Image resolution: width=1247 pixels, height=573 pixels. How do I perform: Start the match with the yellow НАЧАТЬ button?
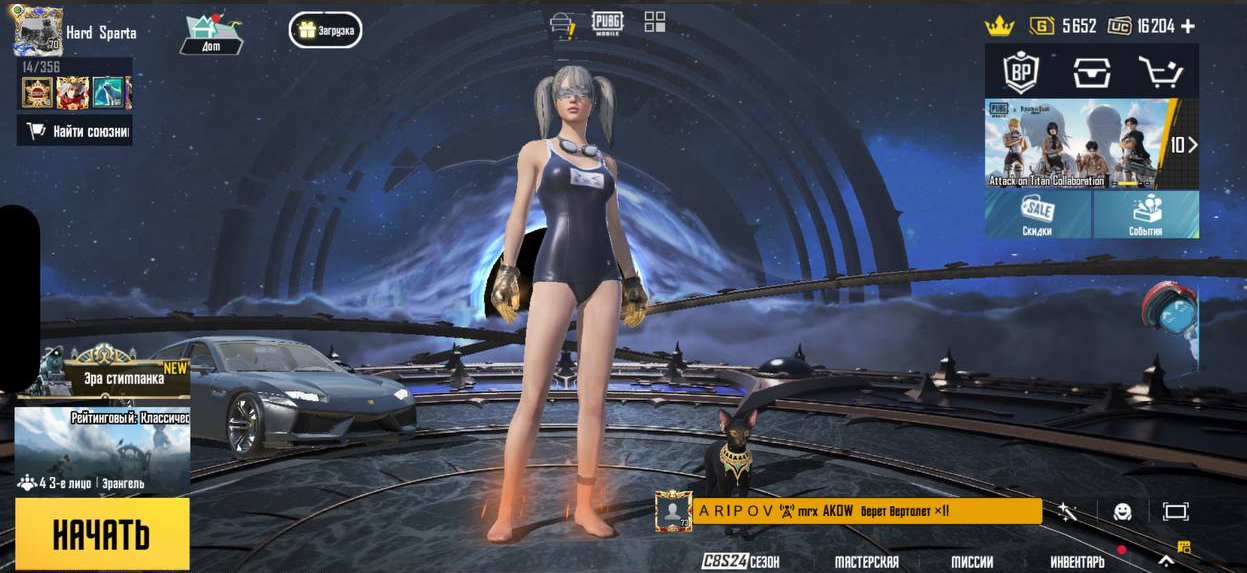click(102, 534)
